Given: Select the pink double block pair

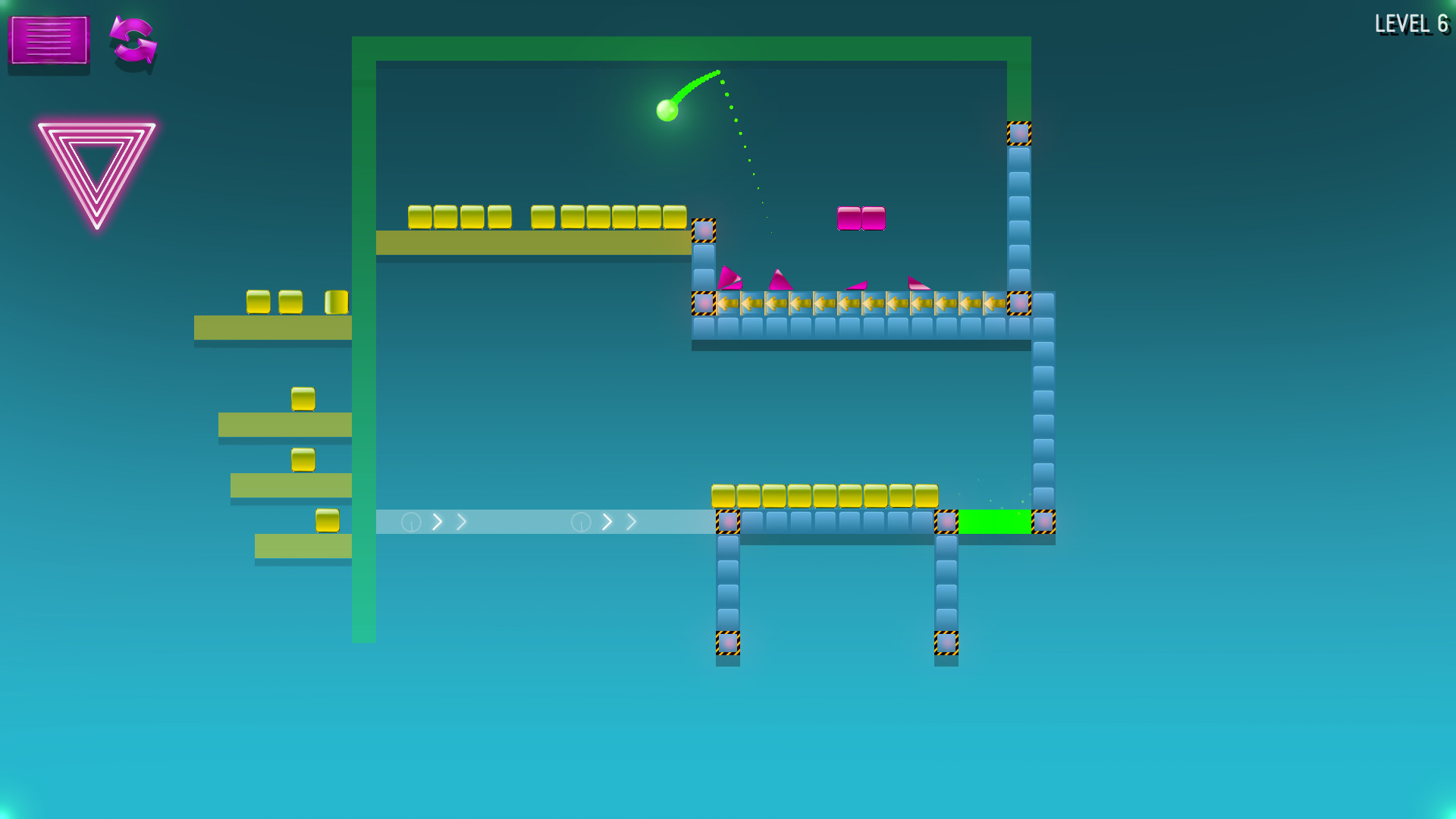Looking at the screenshot, I should tap(861, 218).
